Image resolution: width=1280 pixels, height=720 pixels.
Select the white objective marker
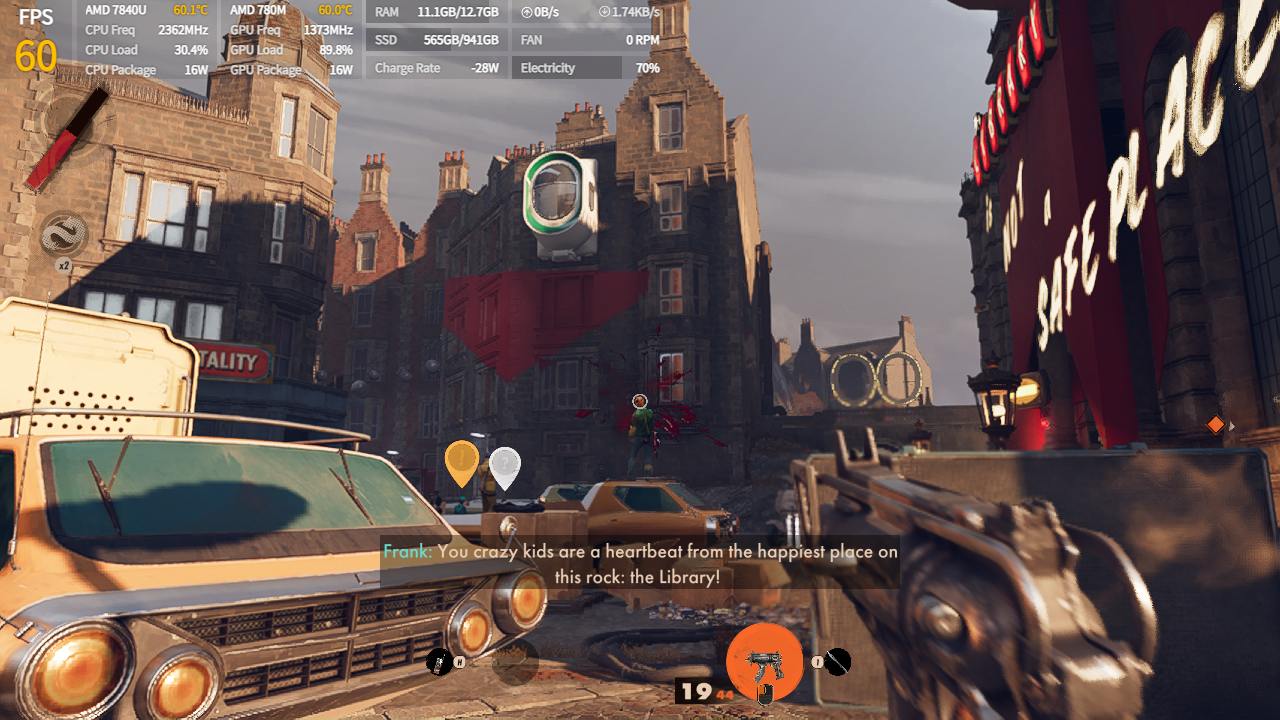click(x=505, y=466)
